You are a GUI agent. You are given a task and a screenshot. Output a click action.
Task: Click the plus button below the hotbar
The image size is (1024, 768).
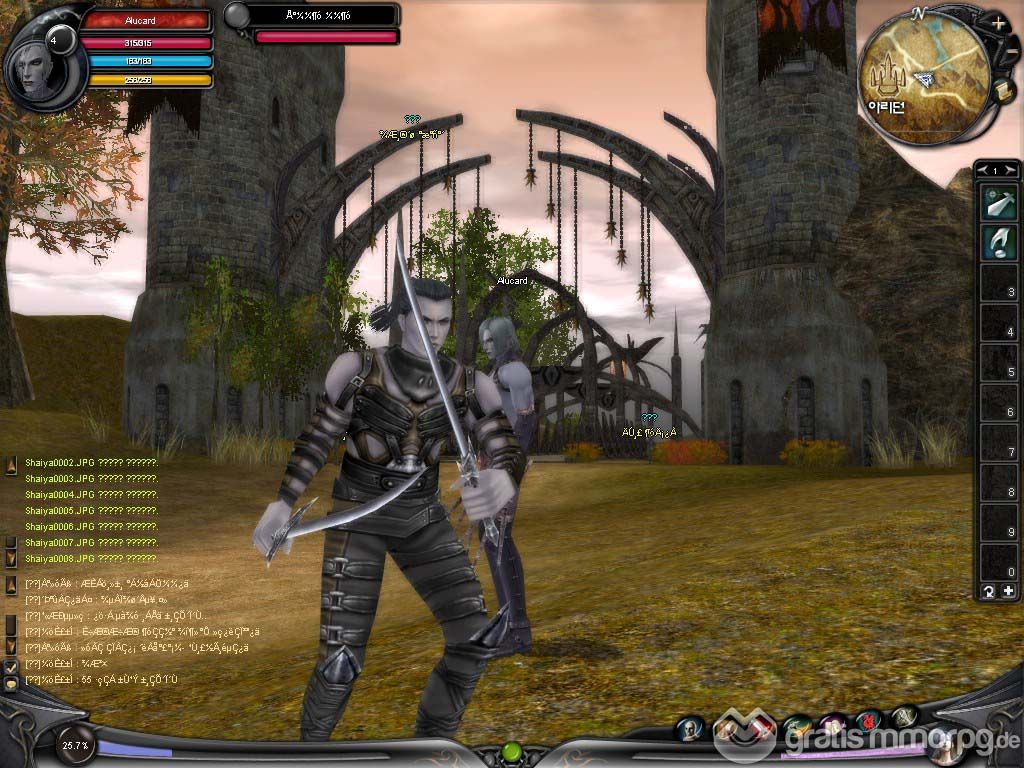[x=1008, y=591]
